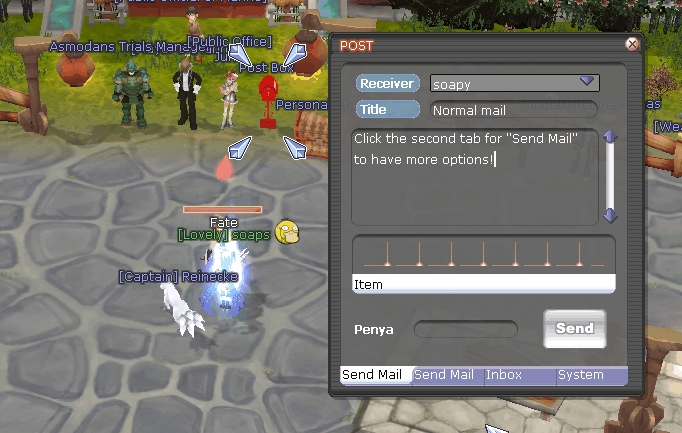Click the message scrollbar's down arrow
Image resolution: width=682 pixels, height=433 pixels.
[x=611, y=215]
